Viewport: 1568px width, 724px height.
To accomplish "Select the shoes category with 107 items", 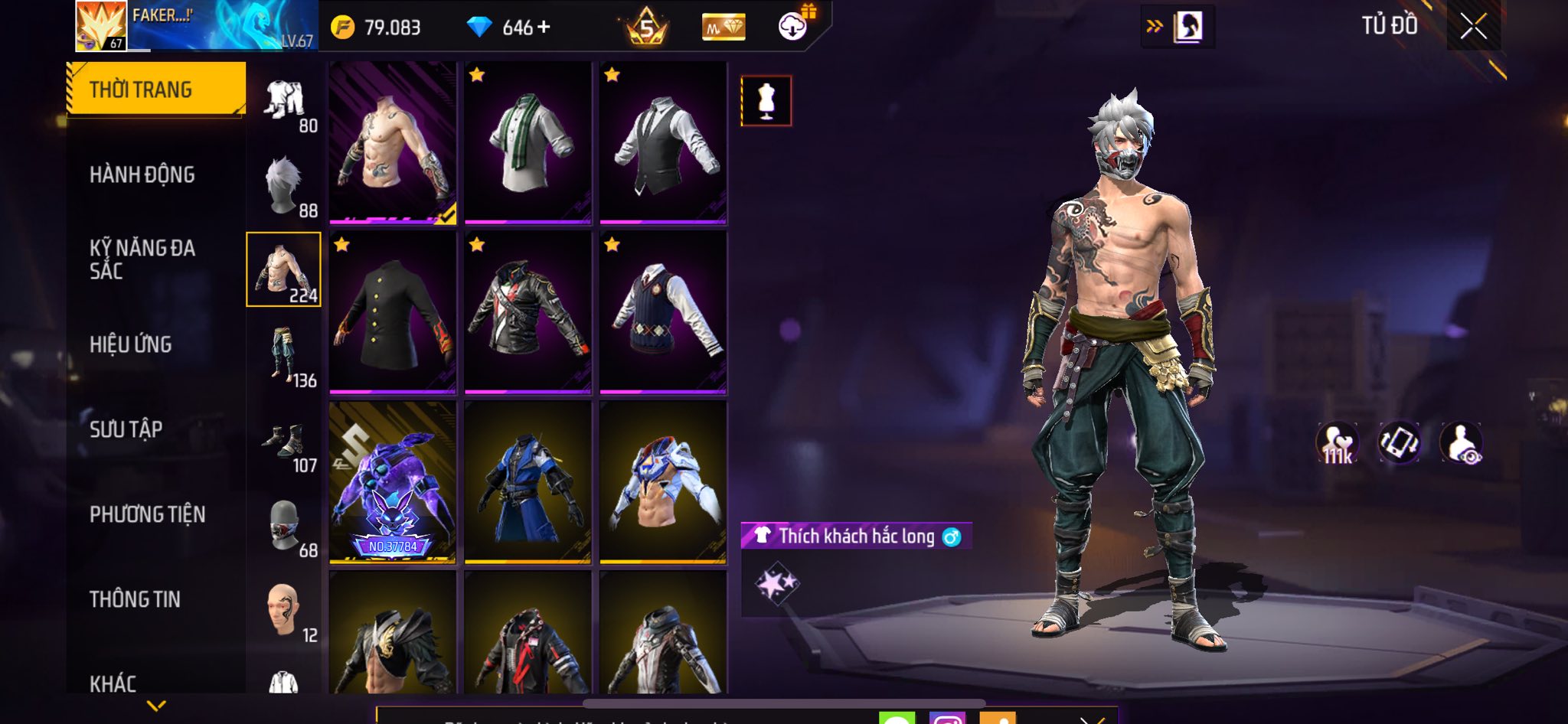I will [x=285, y=442].
